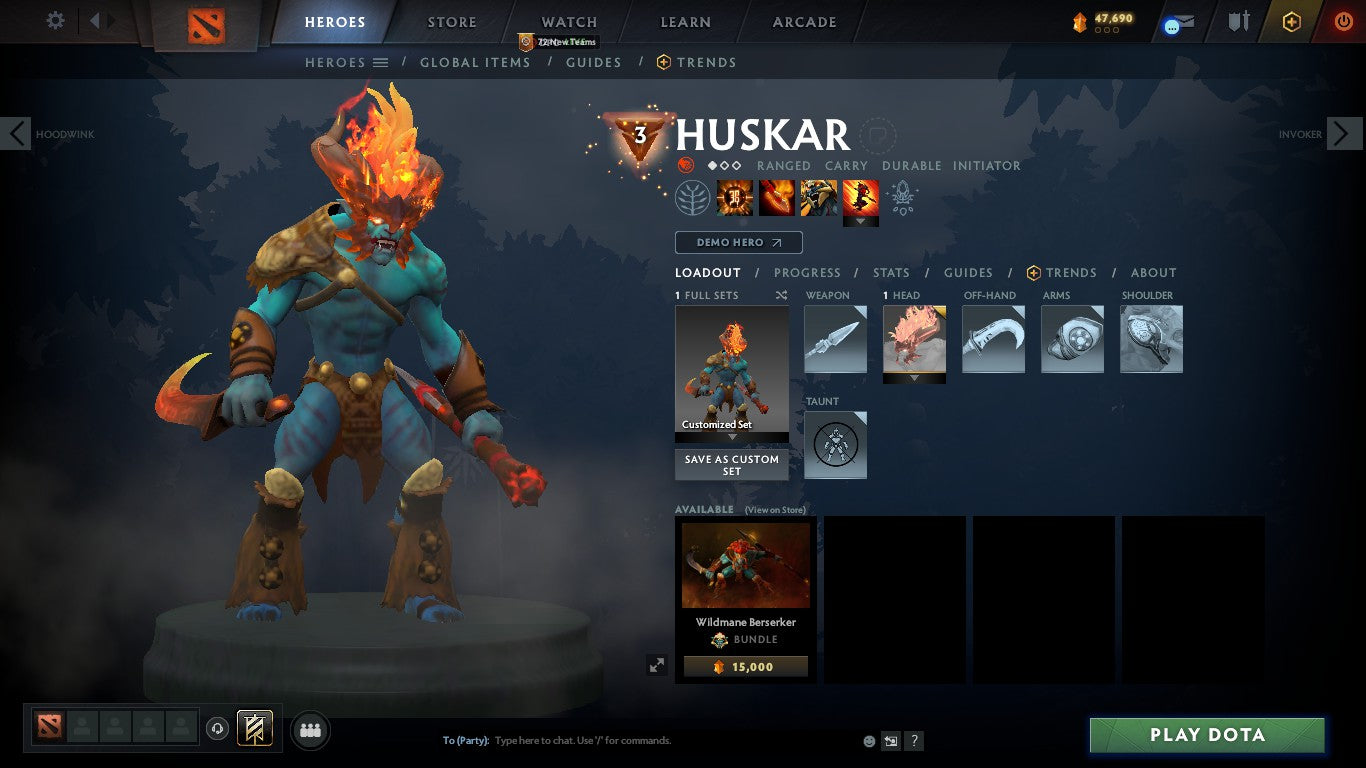Select the Berserker's Blood ability icon
The image size is (1366, 768).
(819, 197)
